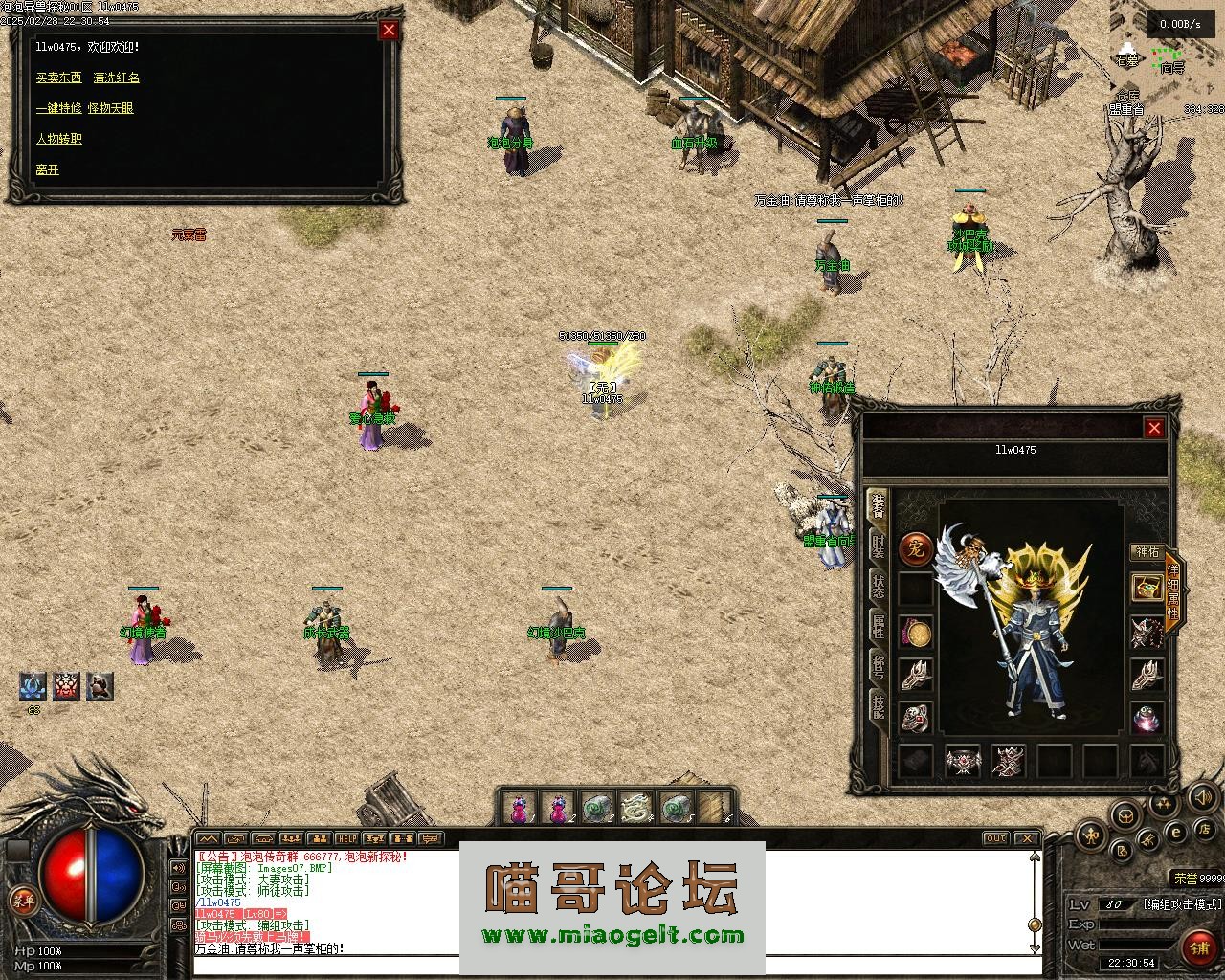Close the character equipment panel
1225x980 pixels.
point(1154,428)
